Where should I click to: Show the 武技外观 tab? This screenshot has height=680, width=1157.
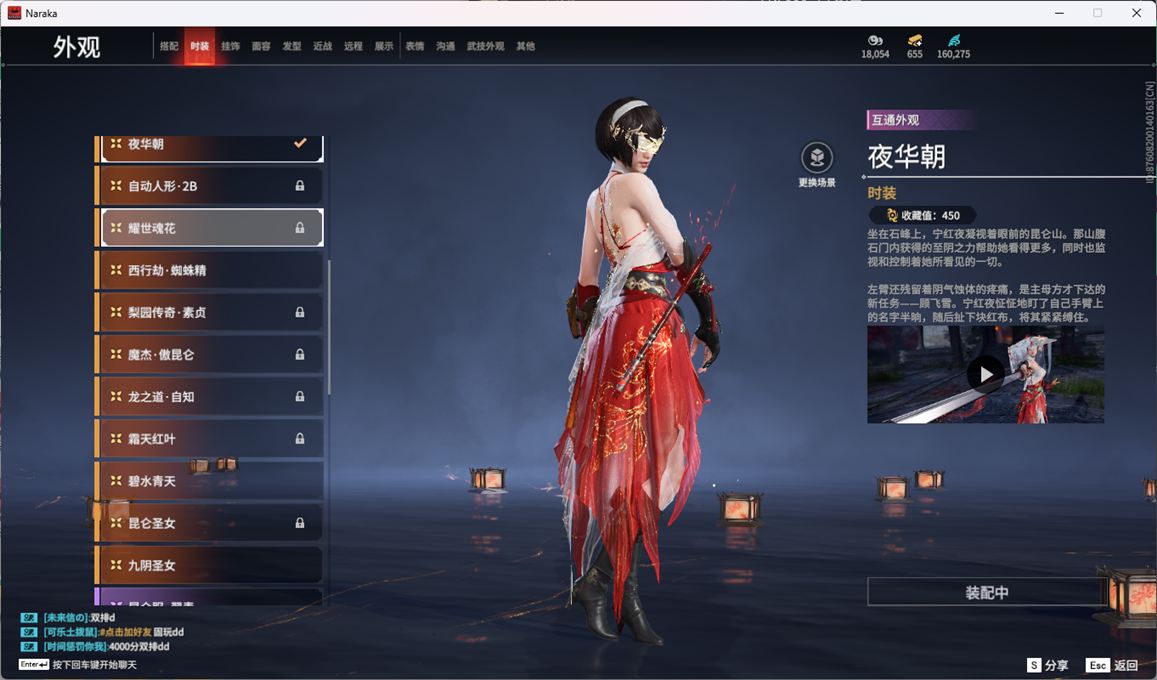pyautogui.click(x=485, y=46)
